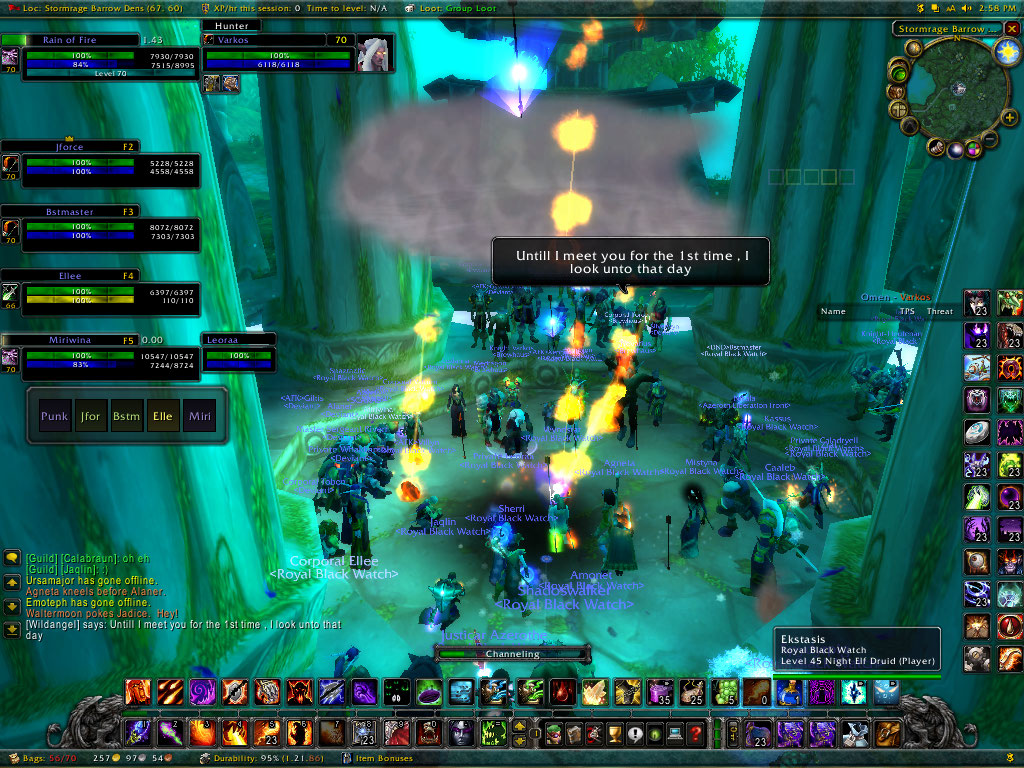Click the Miri raid button

click(197, 415)
